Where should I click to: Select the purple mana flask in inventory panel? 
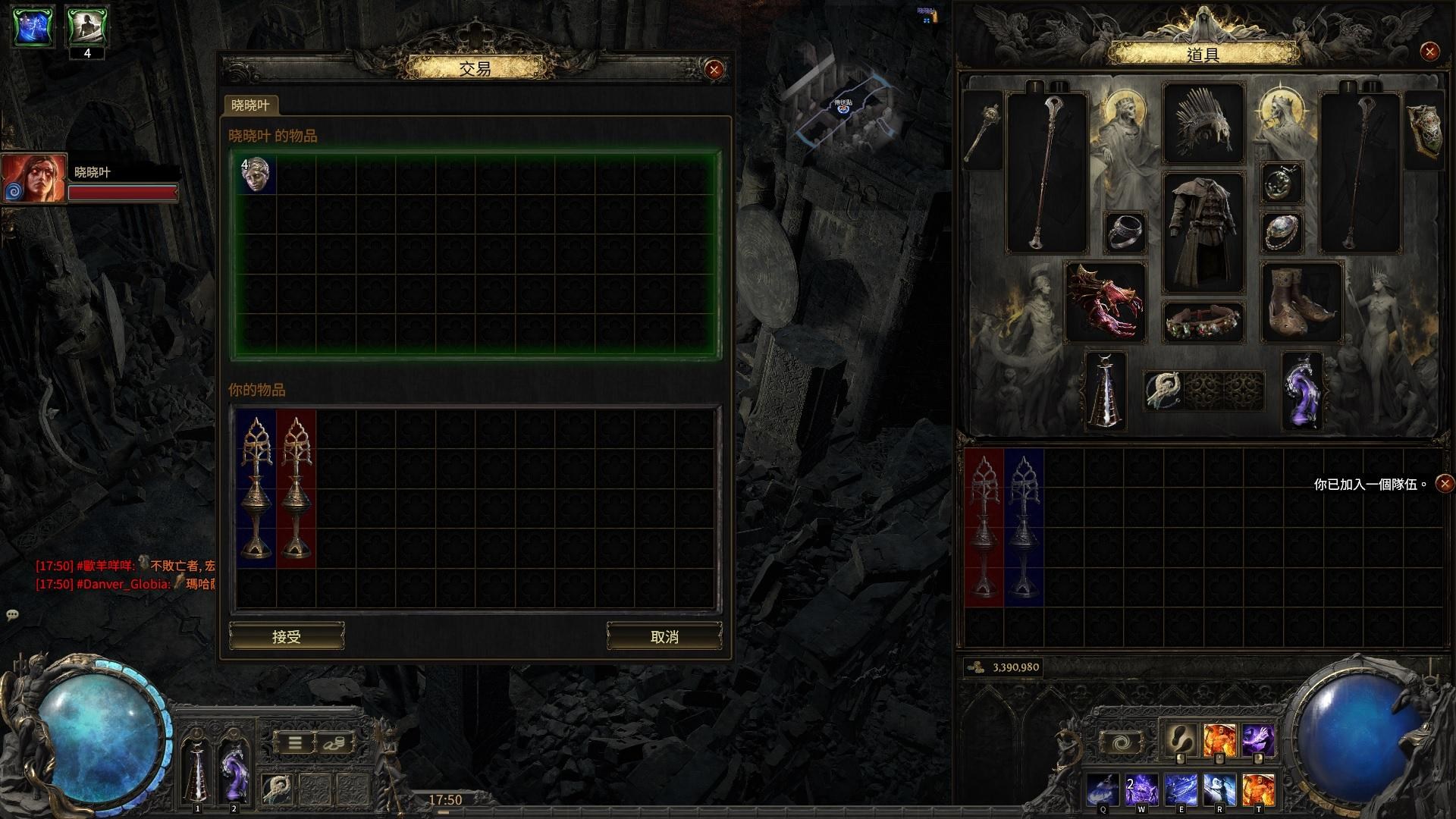tap(1301, 391)
